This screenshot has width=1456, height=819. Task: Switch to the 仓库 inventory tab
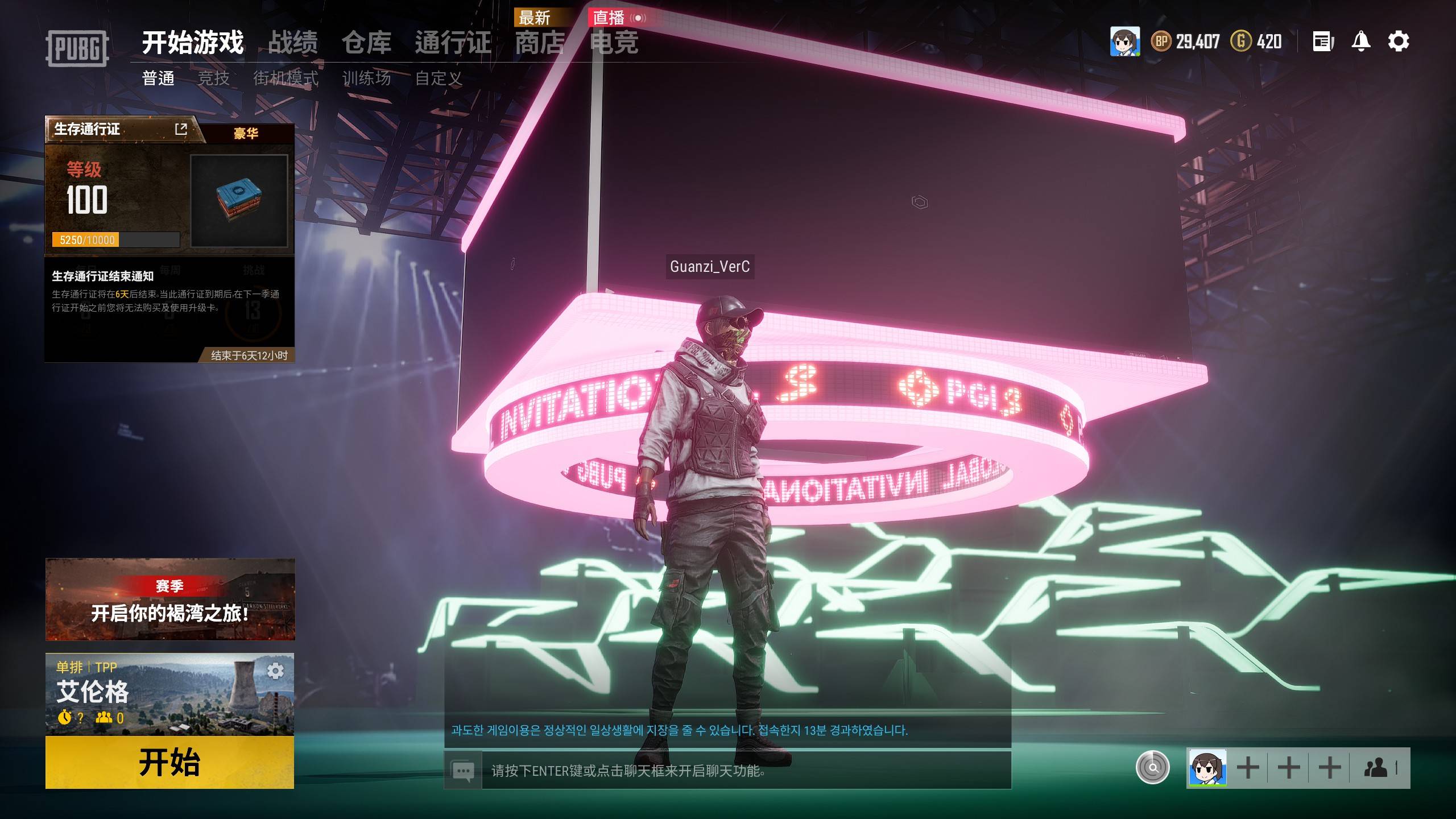click(366, 43)
